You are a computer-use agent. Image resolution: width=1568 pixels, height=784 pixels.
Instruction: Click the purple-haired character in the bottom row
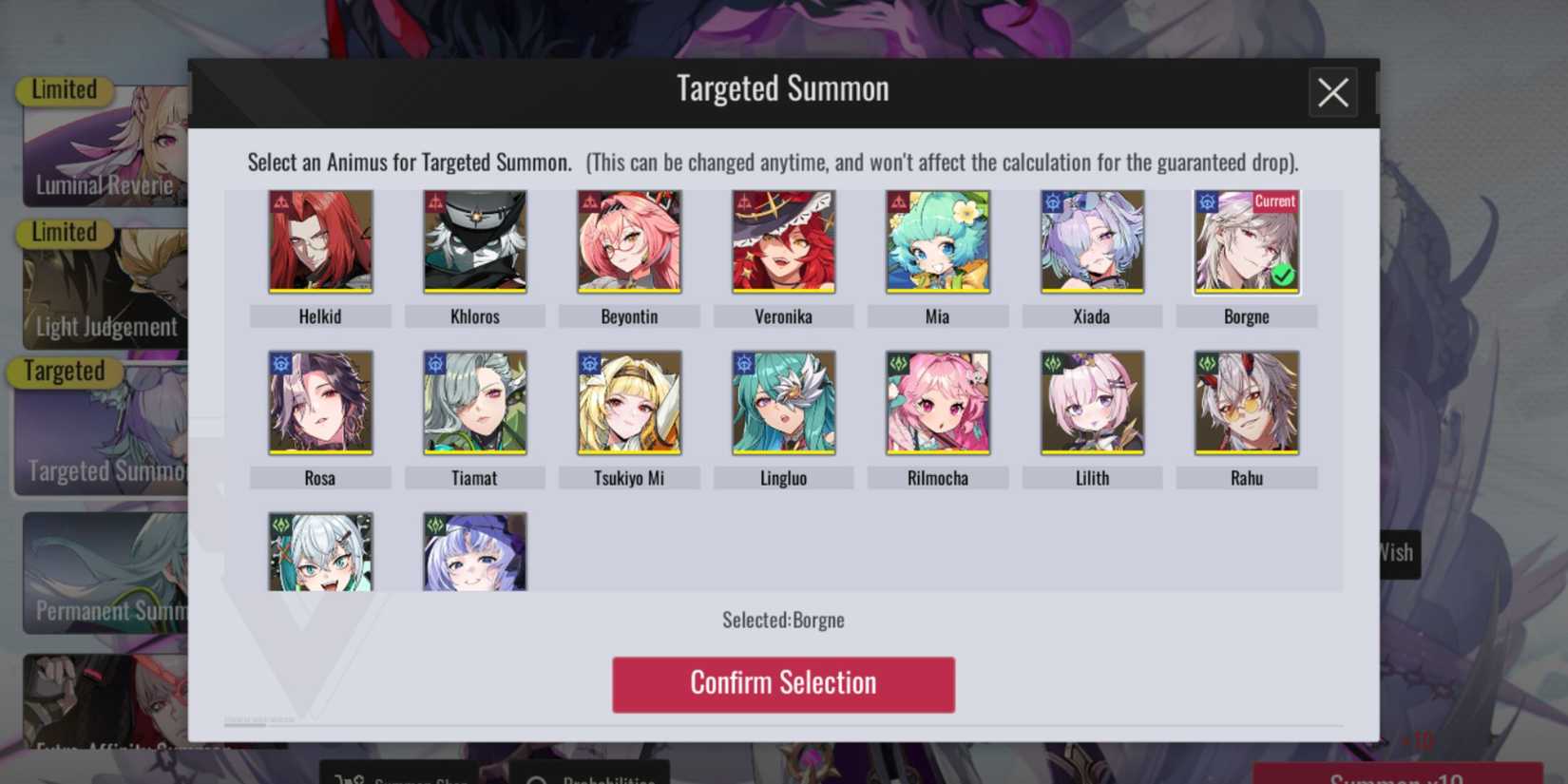point(474,551)
